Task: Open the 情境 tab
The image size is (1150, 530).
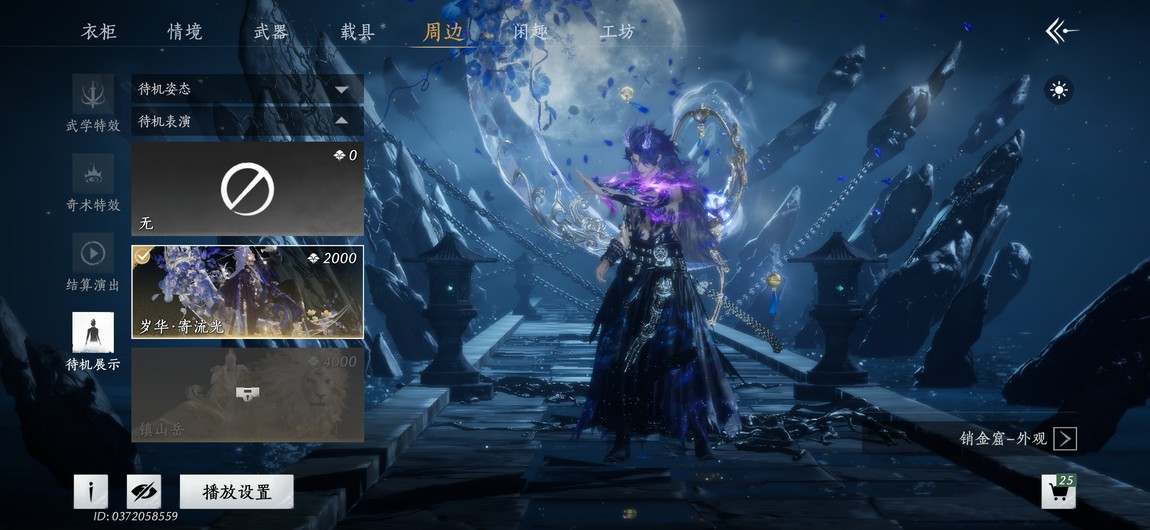Action: 185,31
